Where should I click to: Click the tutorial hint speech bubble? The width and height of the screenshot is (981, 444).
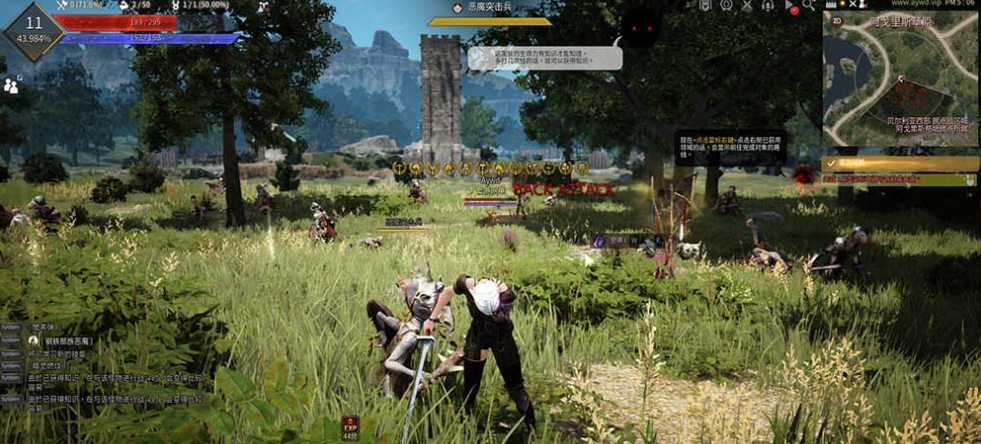544,57
